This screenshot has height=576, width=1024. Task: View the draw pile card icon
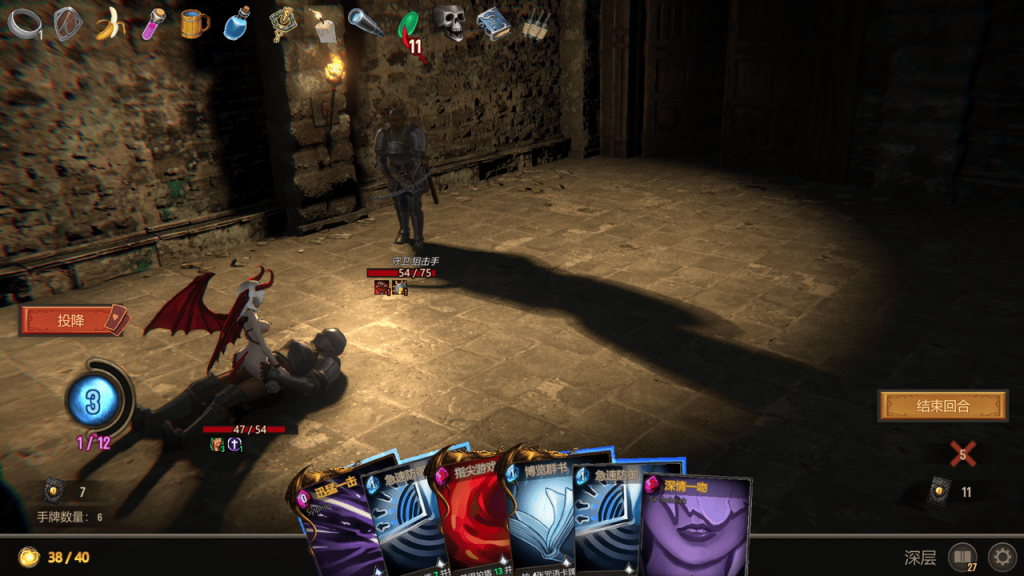coord(53,491)
